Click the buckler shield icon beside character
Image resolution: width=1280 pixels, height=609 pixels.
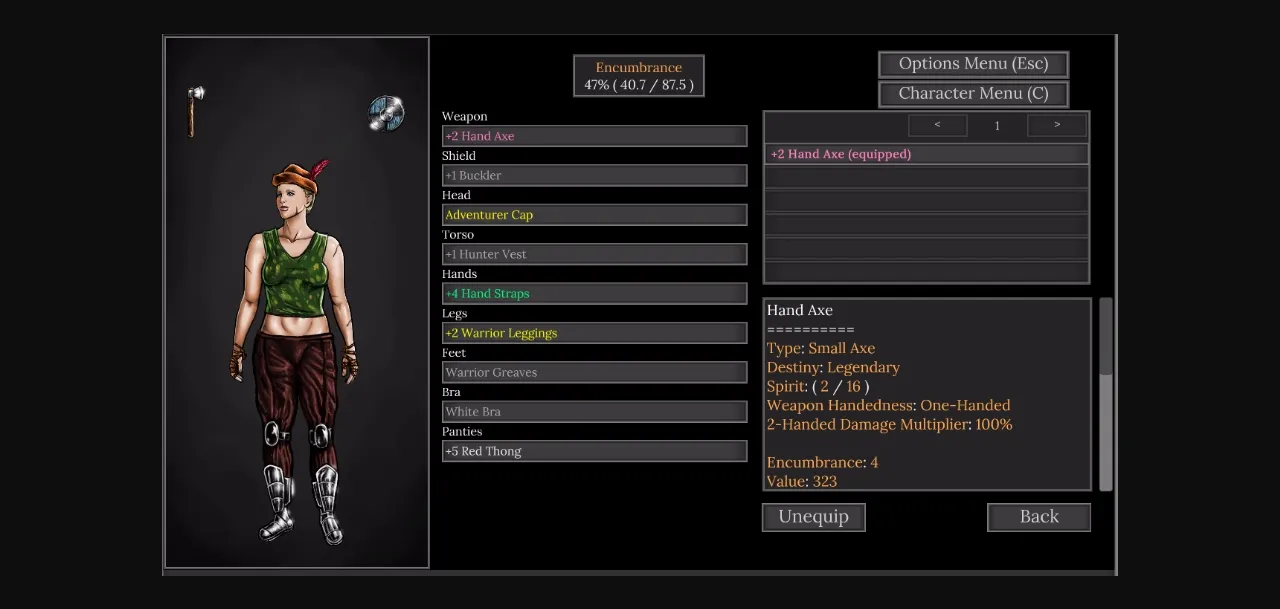pos(386,113)
